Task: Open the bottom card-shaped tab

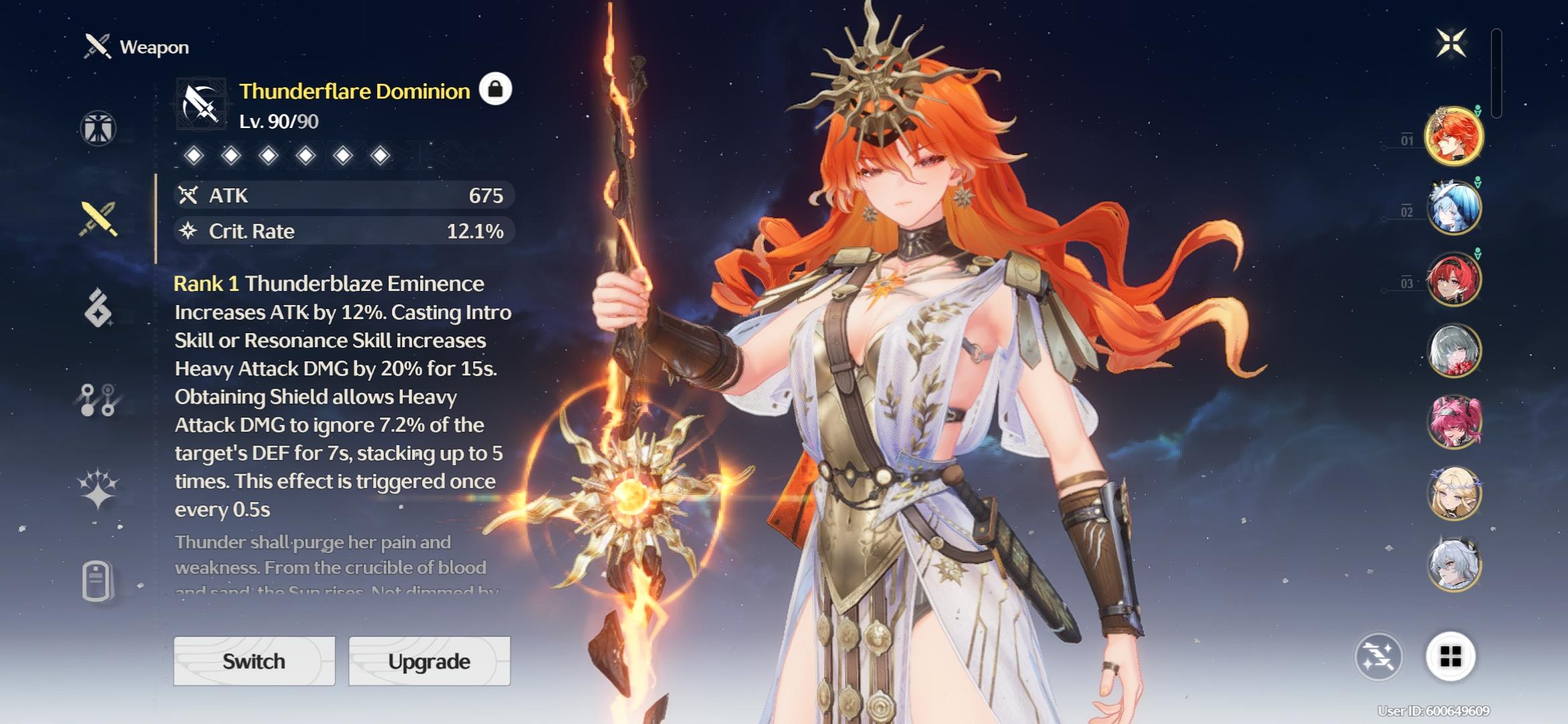Action: pos(97,581)
